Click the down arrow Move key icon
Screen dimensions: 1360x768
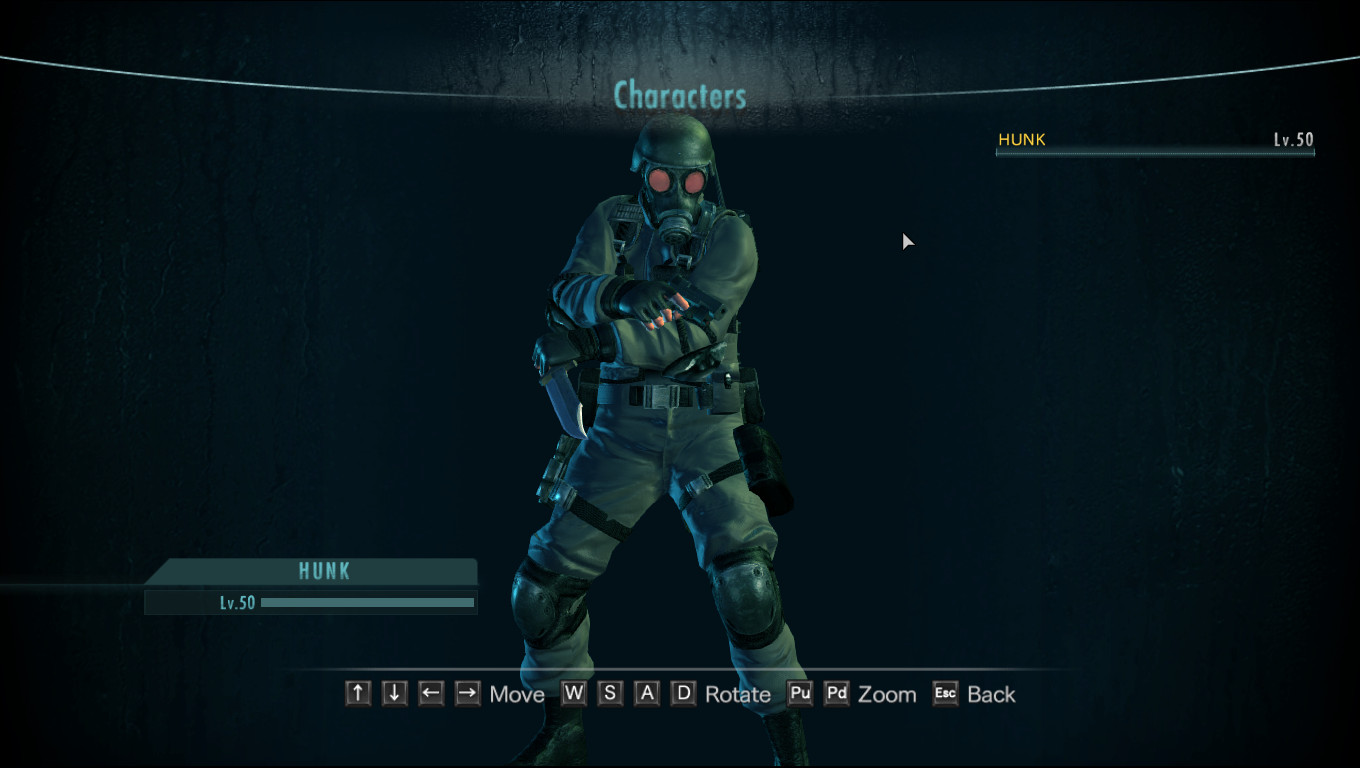click(394, 692)
